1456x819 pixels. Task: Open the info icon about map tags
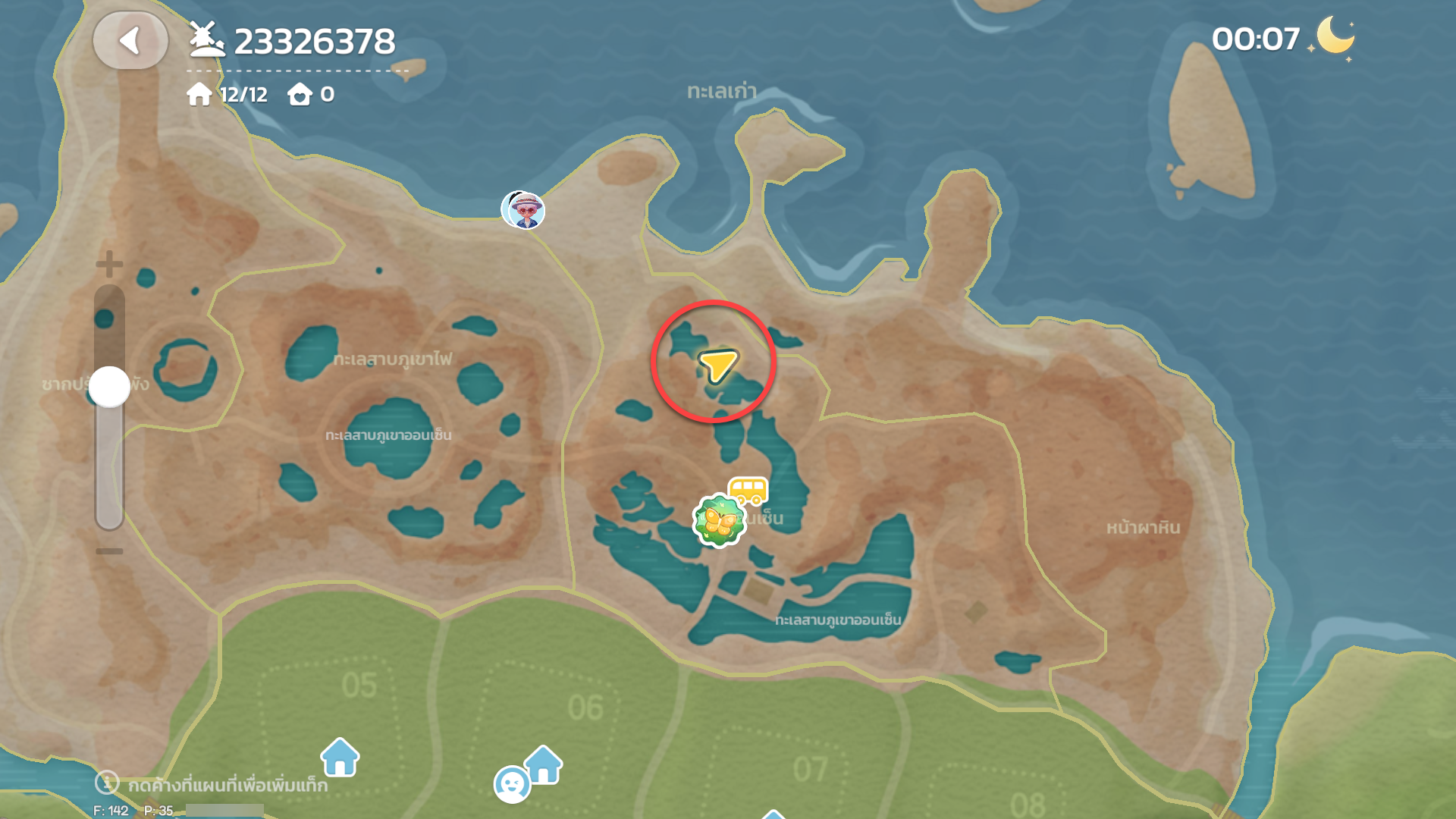pyautogui.click(x=107, y=782)
